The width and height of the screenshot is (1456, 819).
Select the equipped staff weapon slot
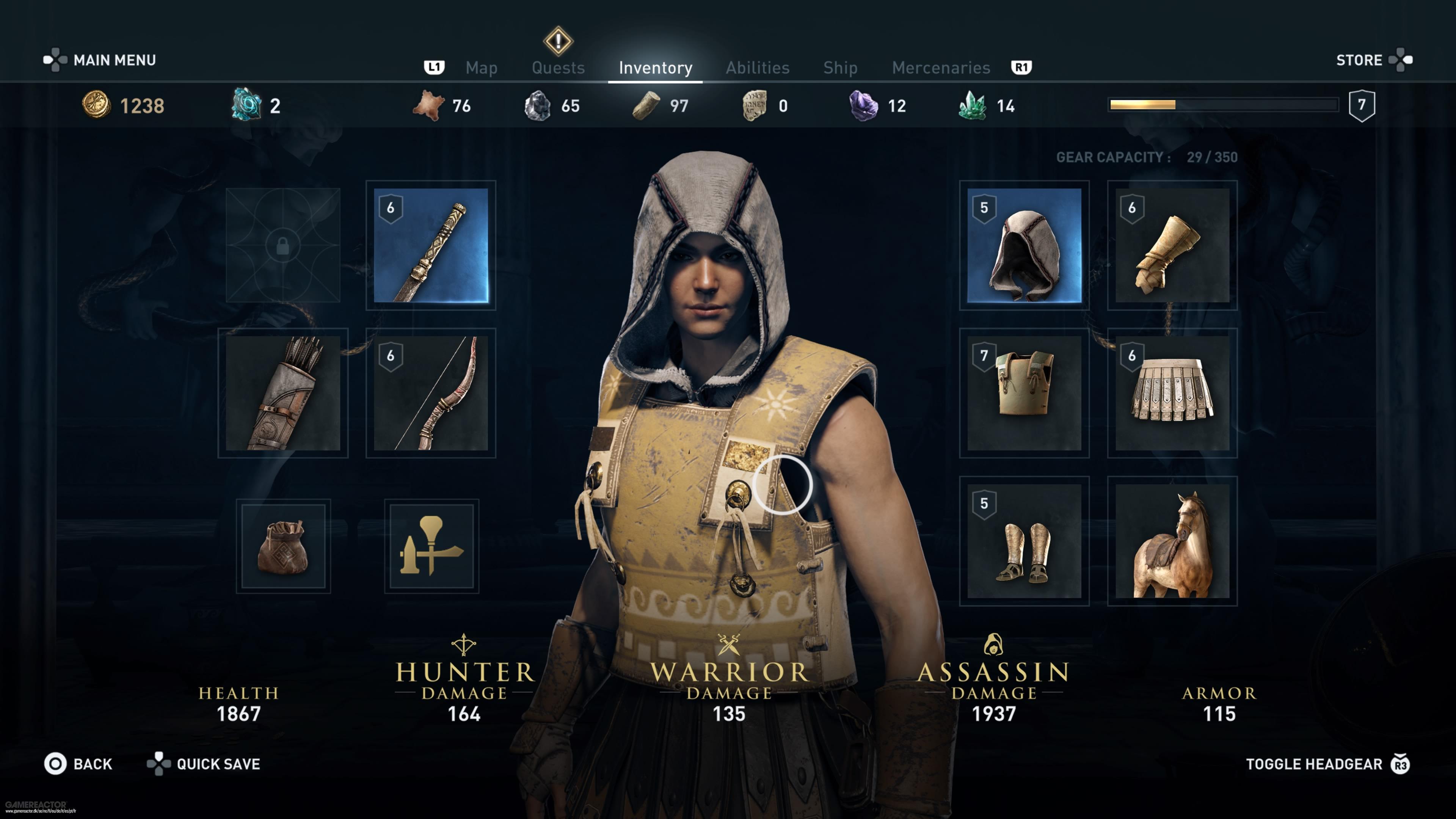click(431, 245)
